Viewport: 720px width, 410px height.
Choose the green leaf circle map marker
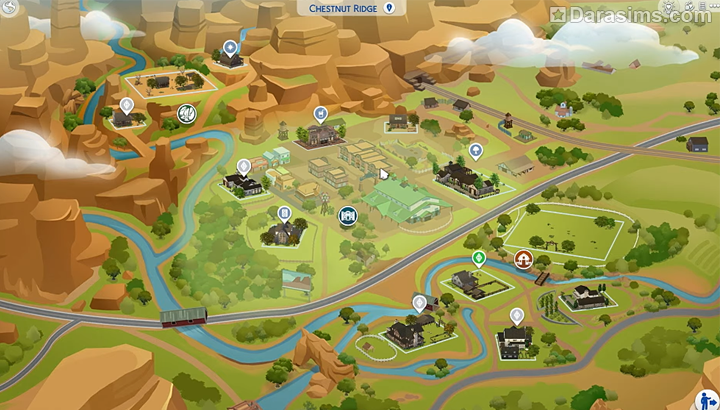pos(186,114)
